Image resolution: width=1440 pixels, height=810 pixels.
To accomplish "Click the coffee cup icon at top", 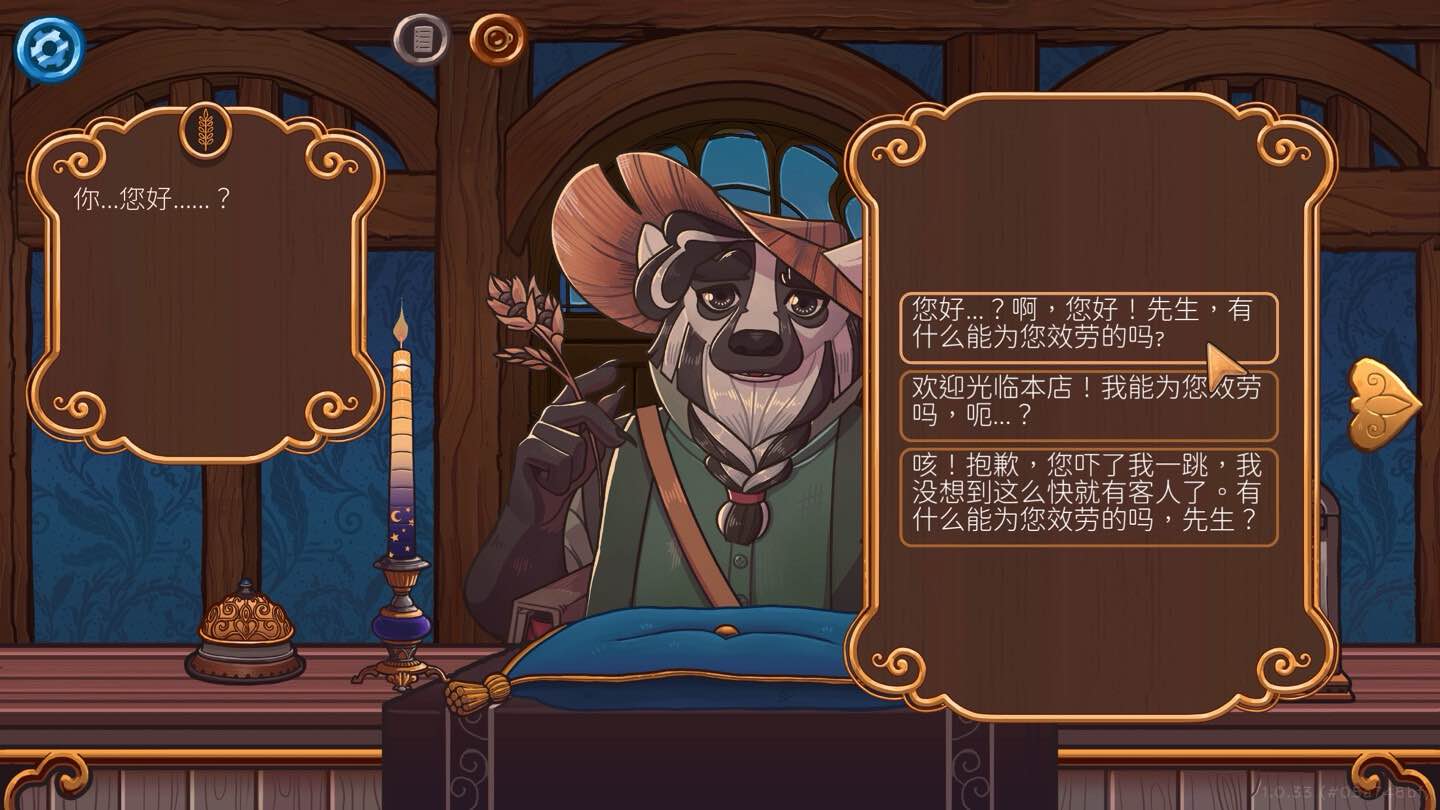I will 494,40.
